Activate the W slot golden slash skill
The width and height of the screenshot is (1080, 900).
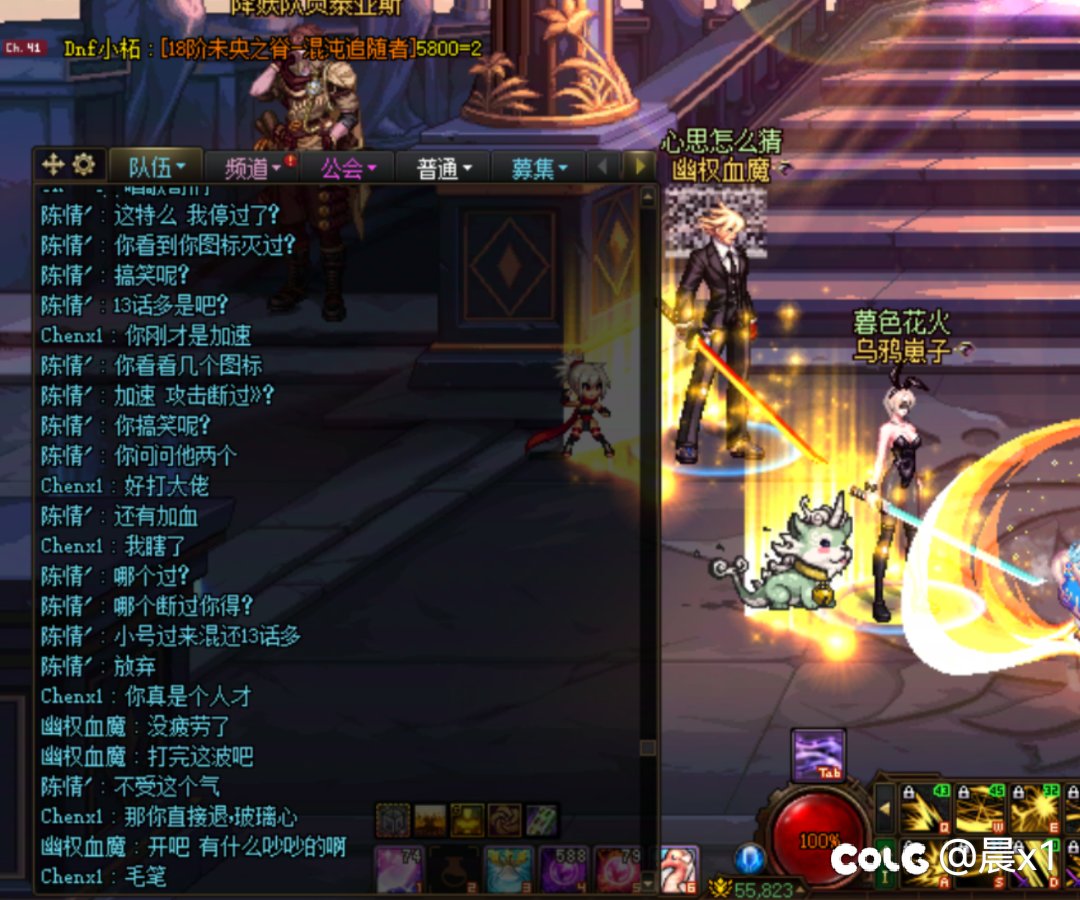pos(979,809)
